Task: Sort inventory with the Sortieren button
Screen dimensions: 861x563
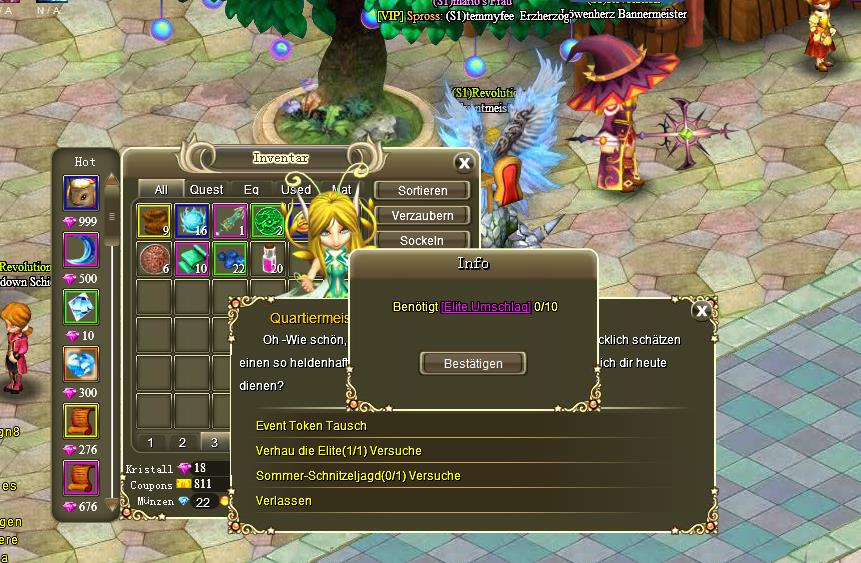Action: pos(422,190)
